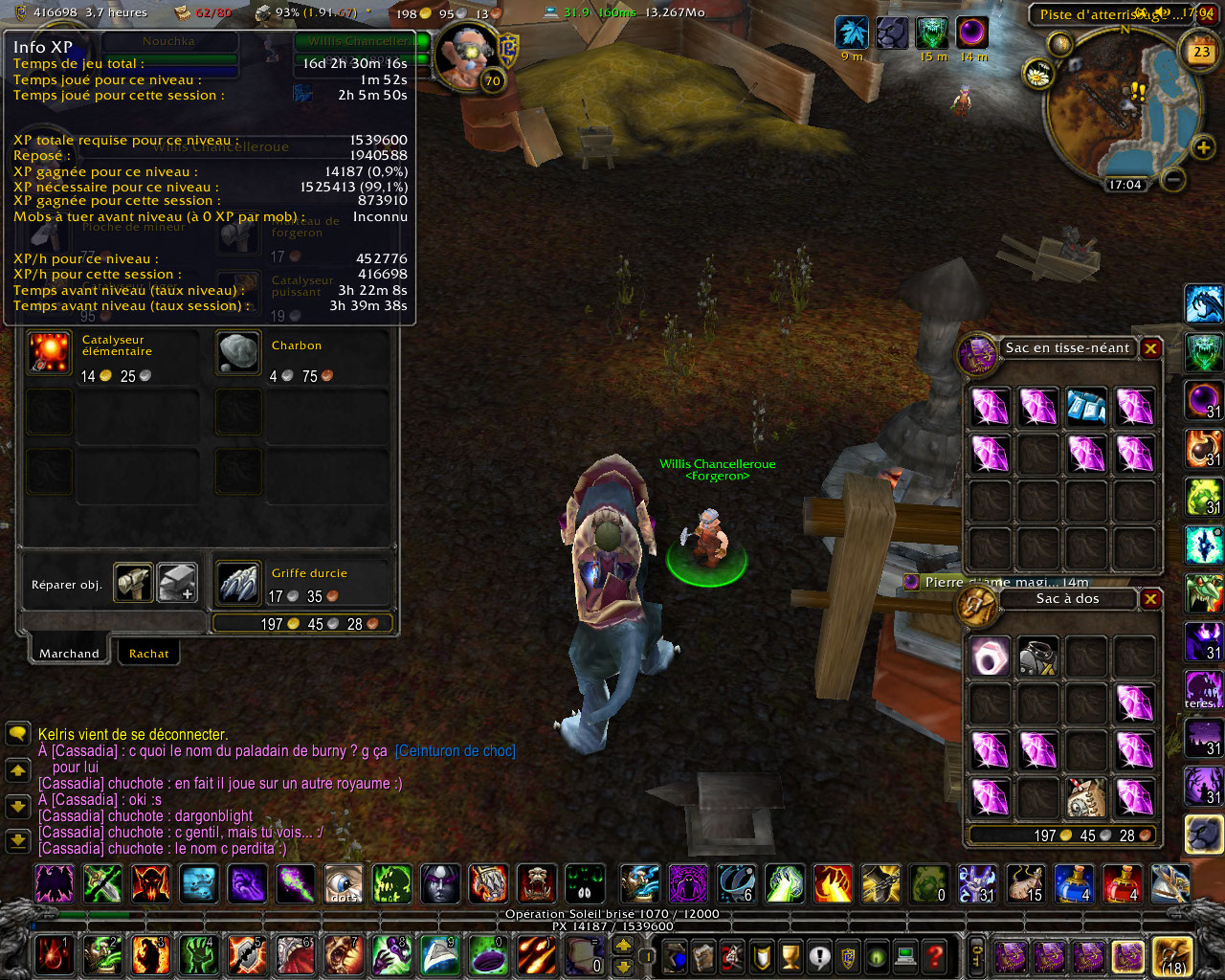
Task: Click the white ring in the backpack
Action: [x=990, y=657]
